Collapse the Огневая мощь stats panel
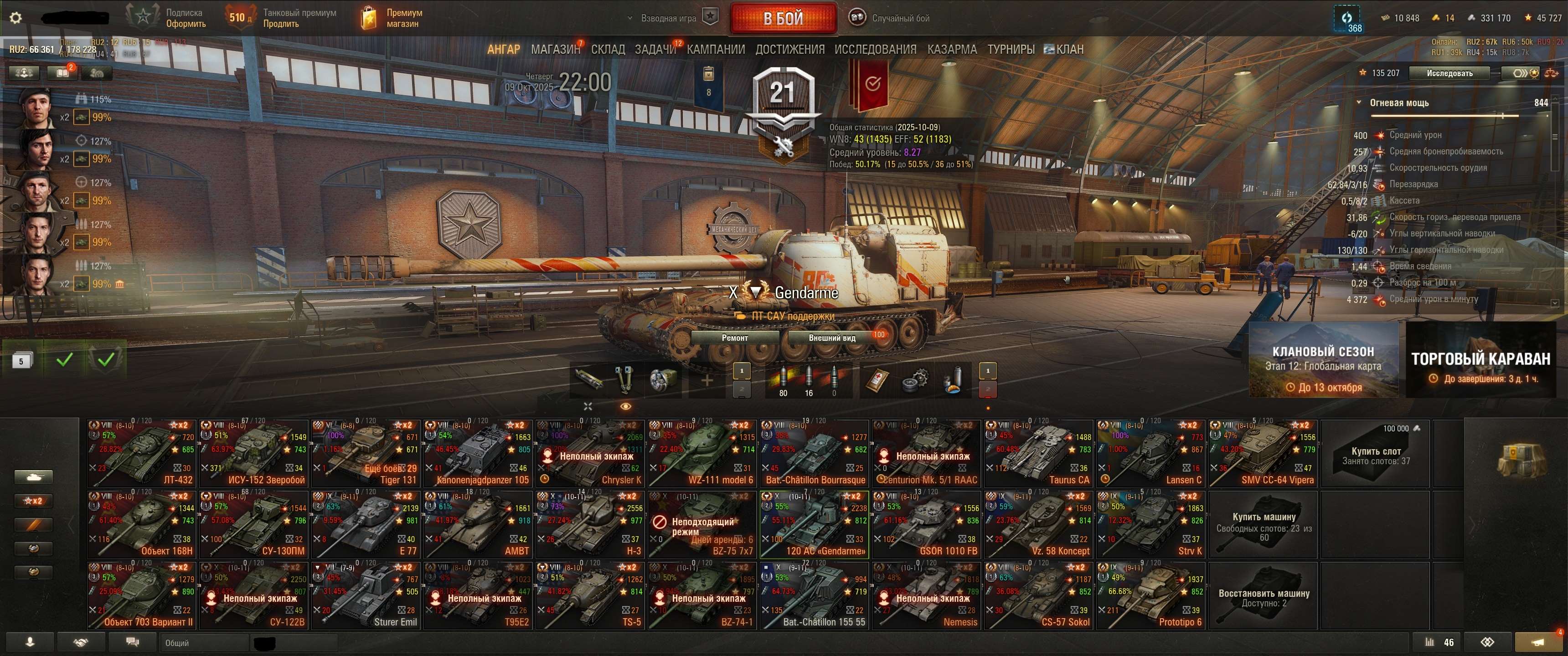This screenshot has width=1568, height=656. coord(1361,102)
